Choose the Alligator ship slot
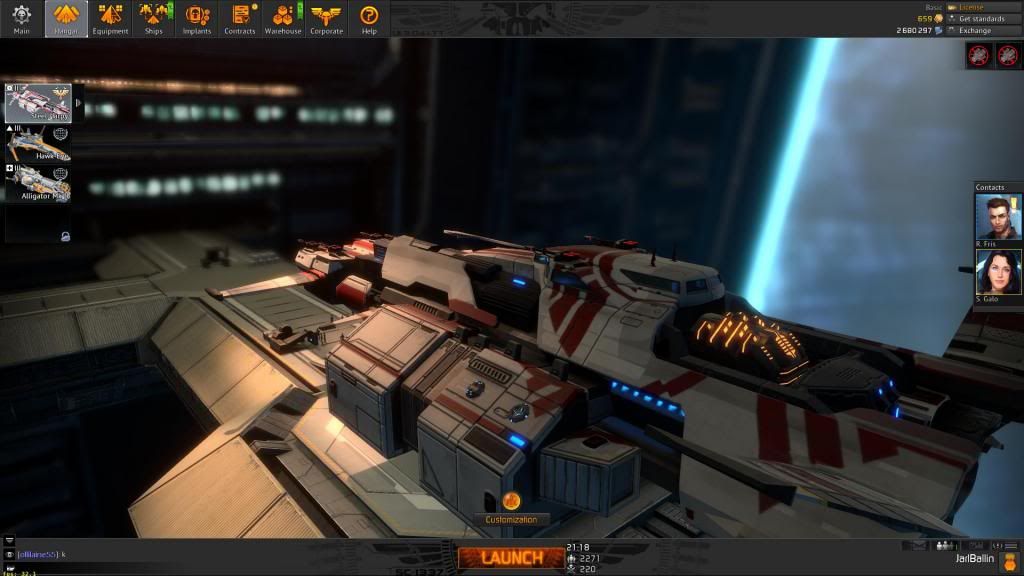The height and width of the screenshot is (576, 1024). 39,183
